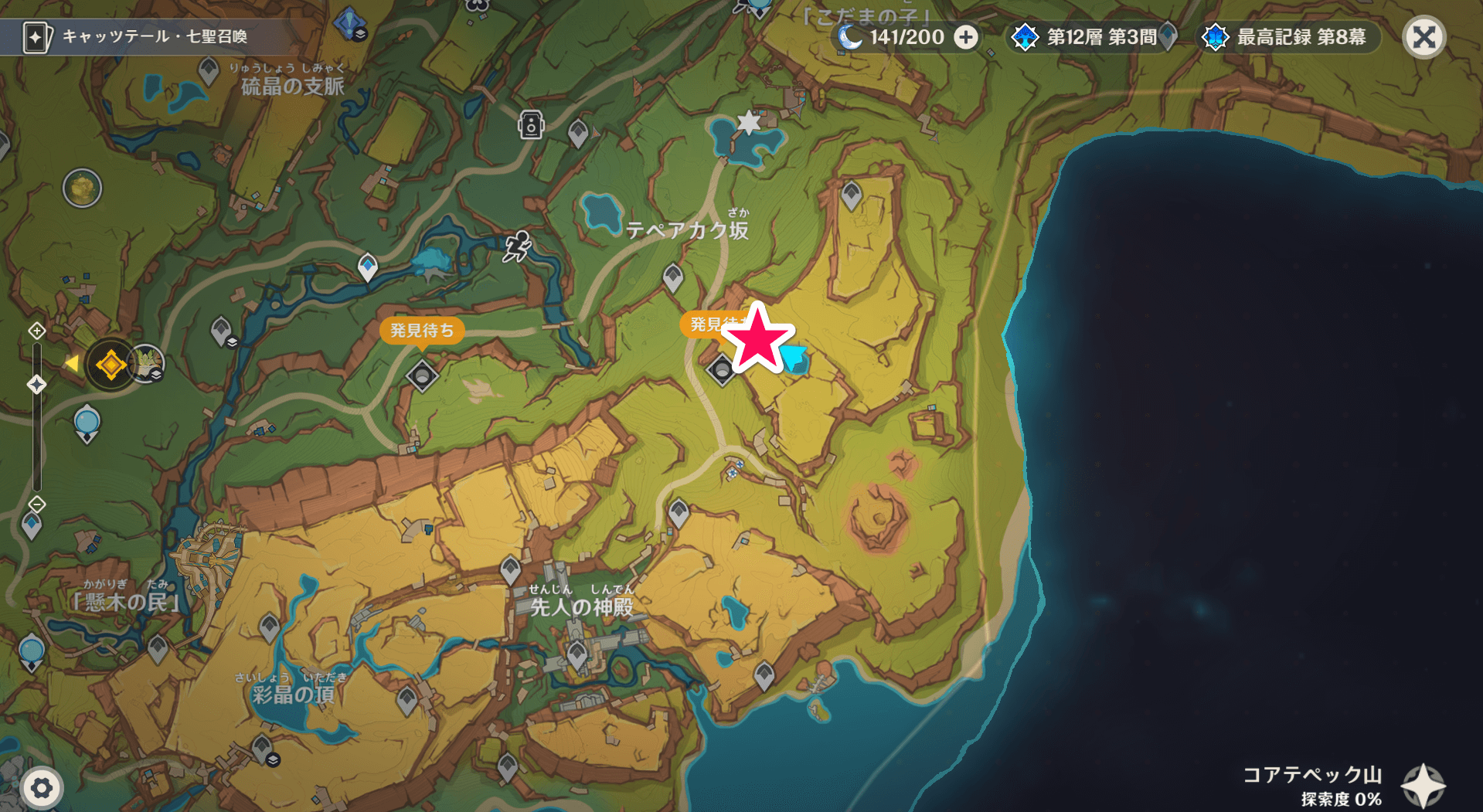The height and width of the screenshot is (812, 1483).
Task: Click the map zoom slider handle
Action: pyautogui.click(x=36, y=384)
